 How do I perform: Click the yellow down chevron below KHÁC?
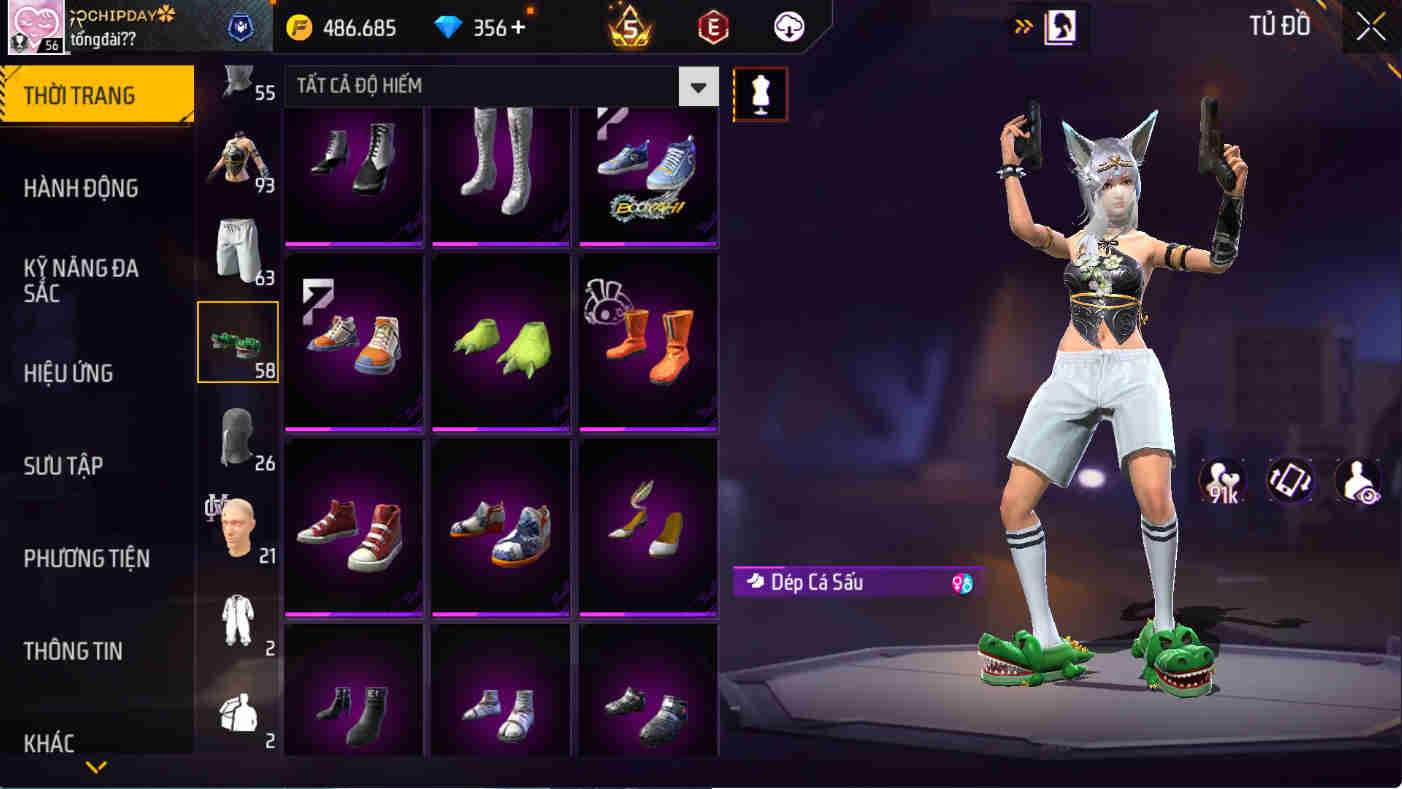pyautogui.click(x=97, y=770)
